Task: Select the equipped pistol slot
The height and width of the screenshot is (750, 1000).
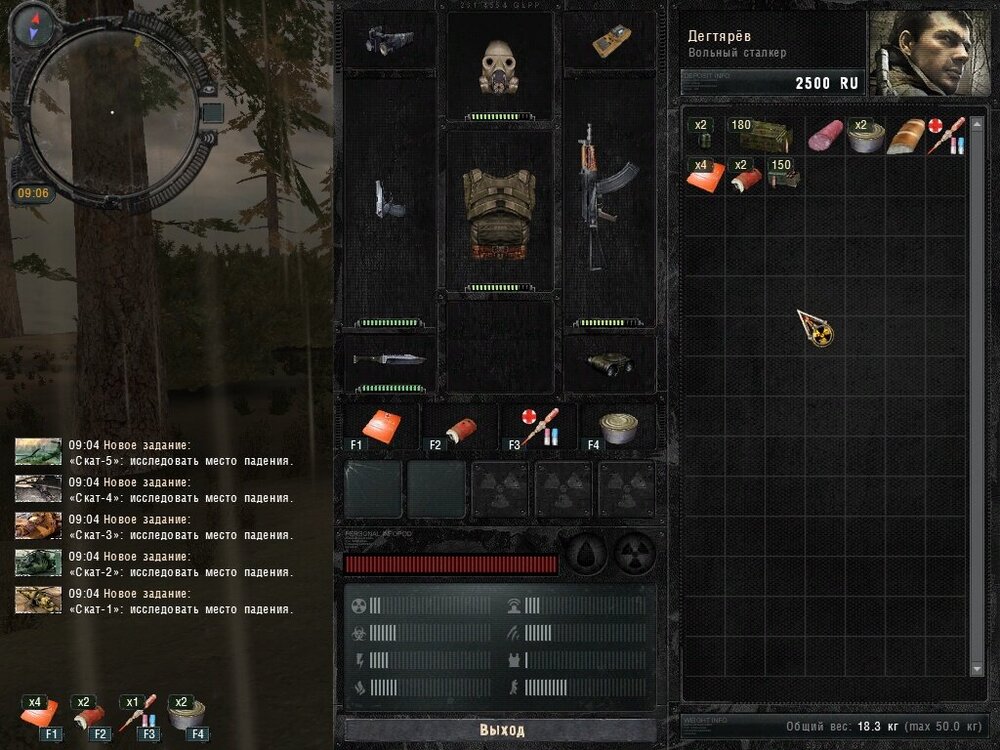Action: (390, 198)
